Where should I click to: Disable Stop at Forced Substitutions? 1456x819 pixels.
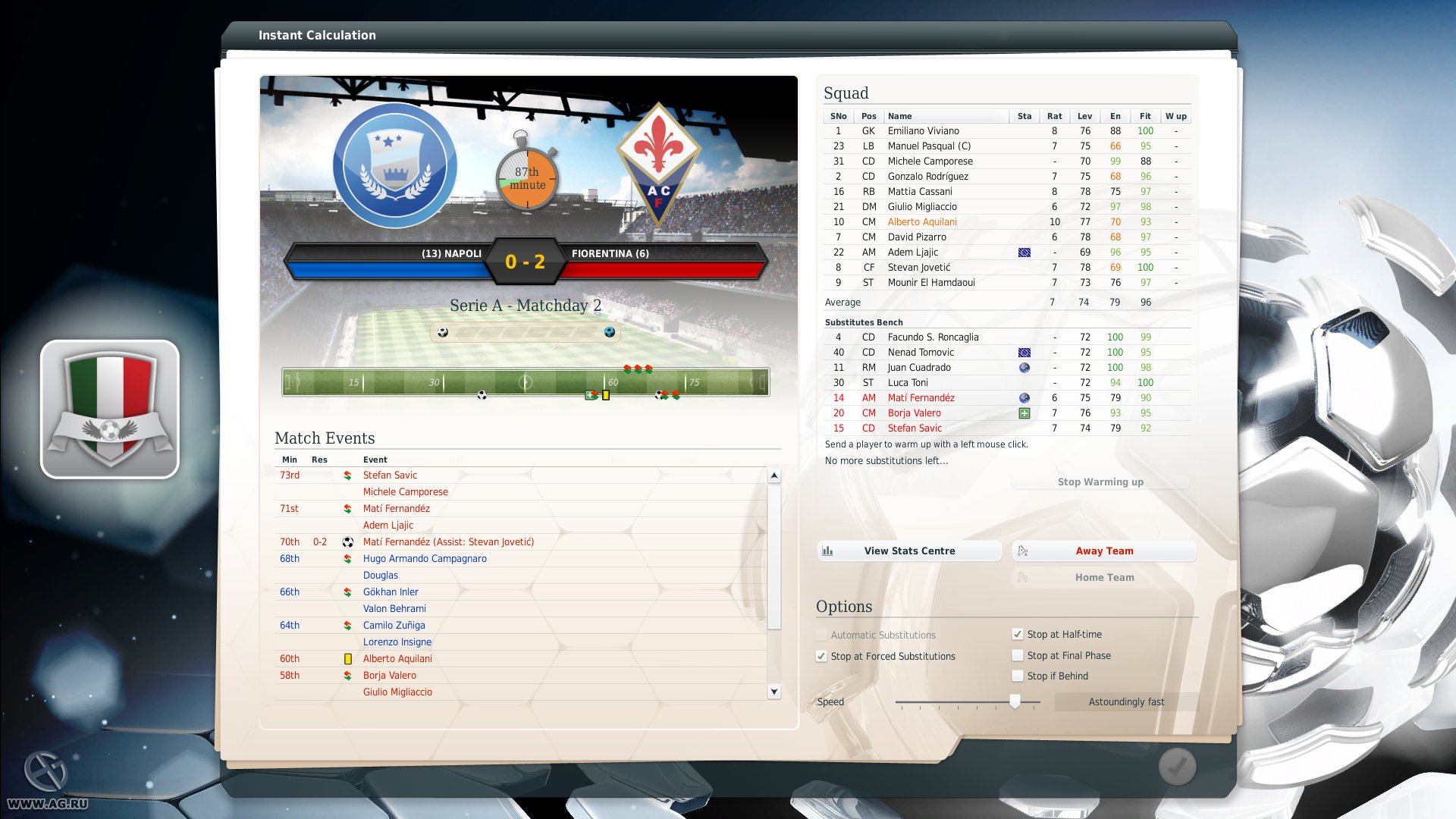[x=822, y=656]
